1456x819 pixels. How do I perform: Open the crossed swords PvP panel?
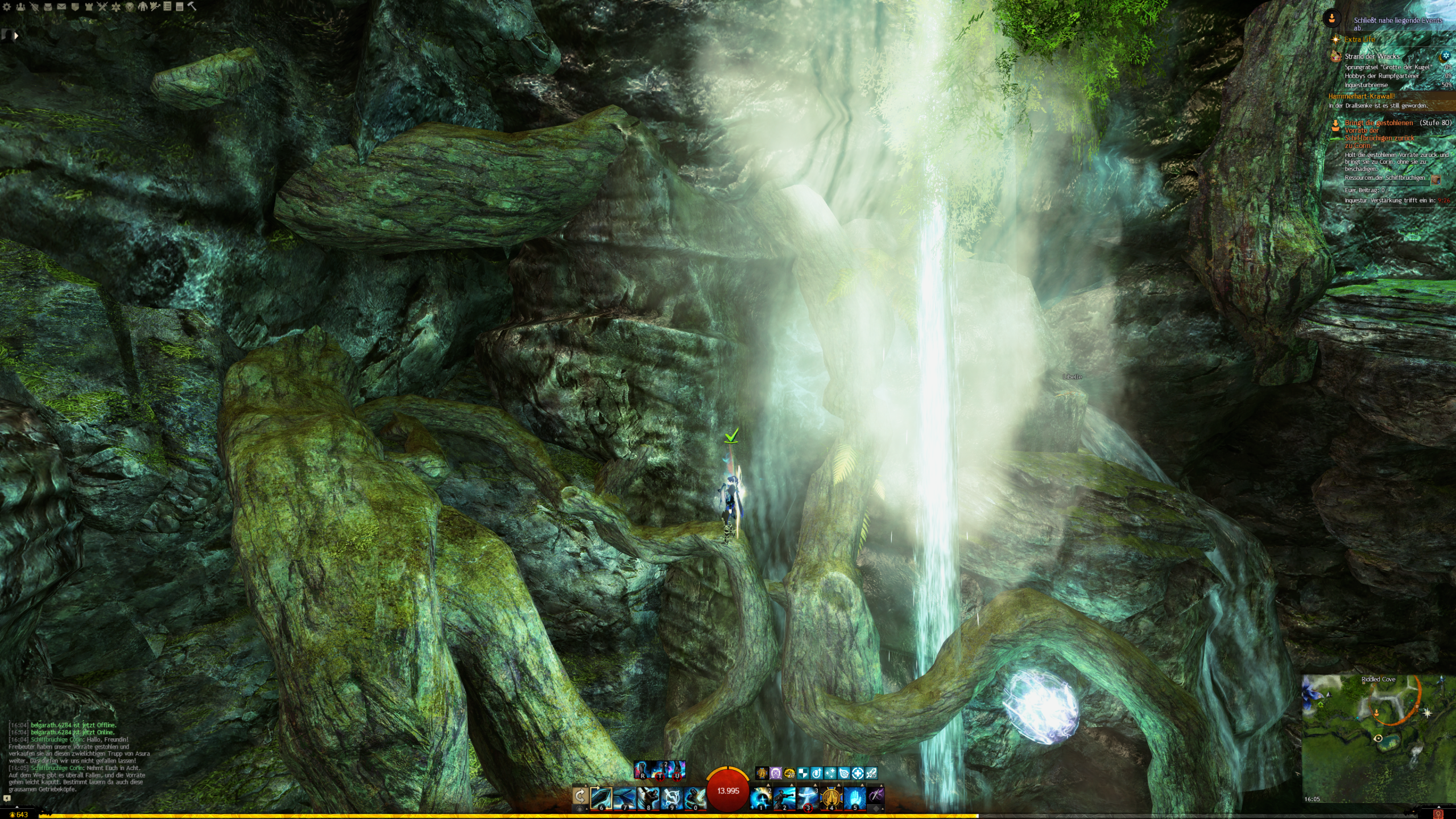click(x=102, y=7)
